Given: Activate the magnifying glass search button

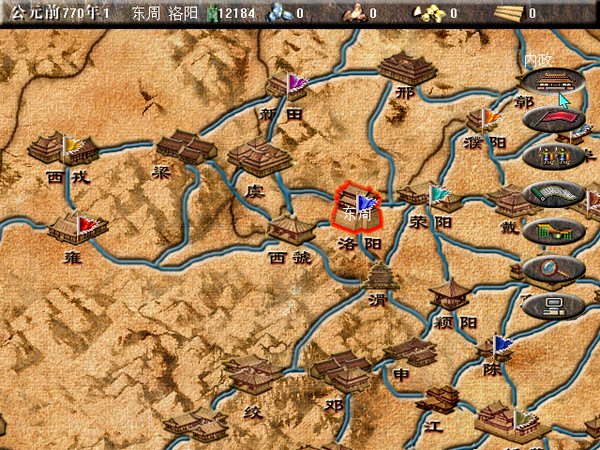Looking at the screenshot, I should coord(553,267).
